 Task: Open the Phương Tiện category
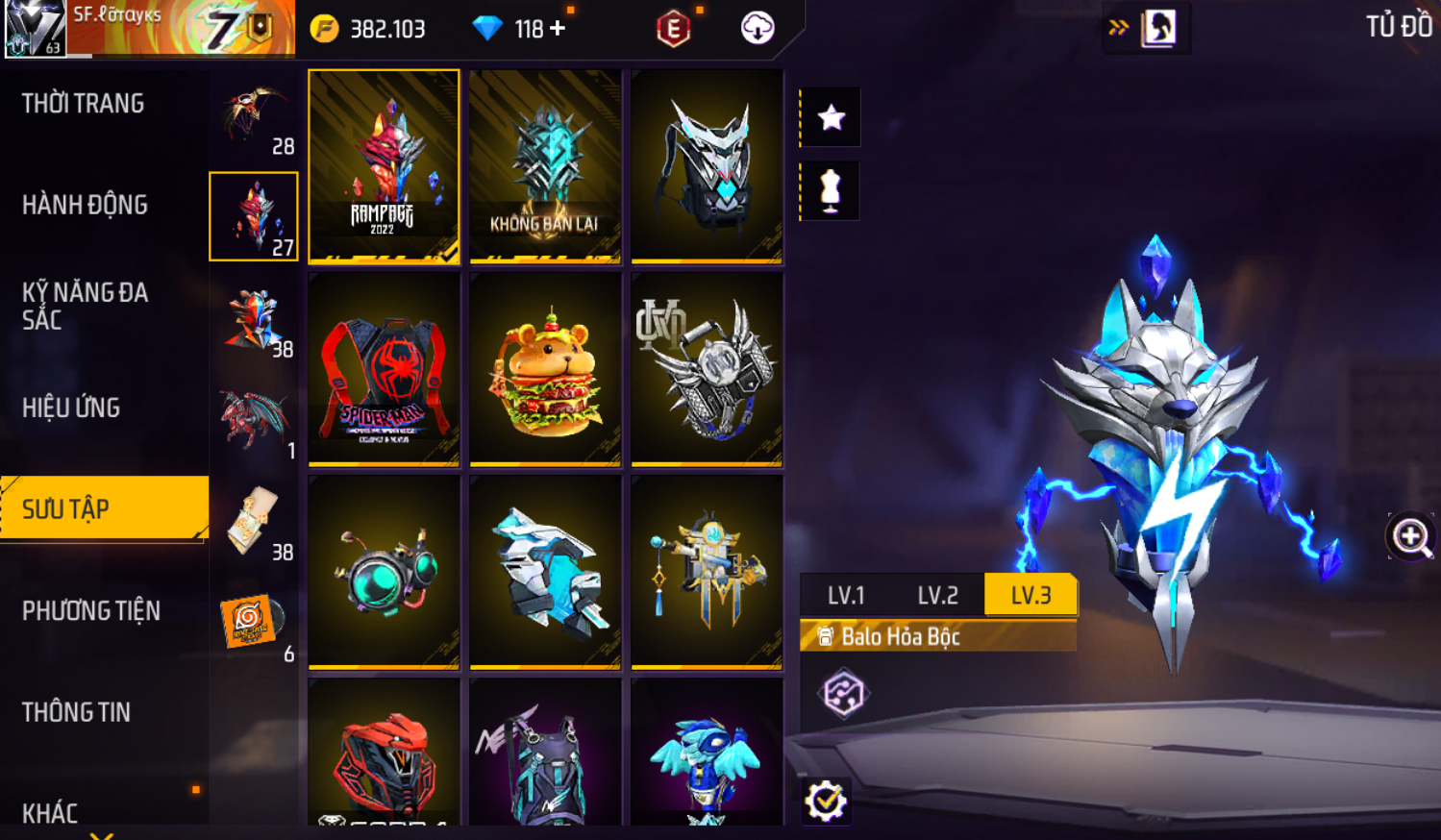click(x=91, y=610)
